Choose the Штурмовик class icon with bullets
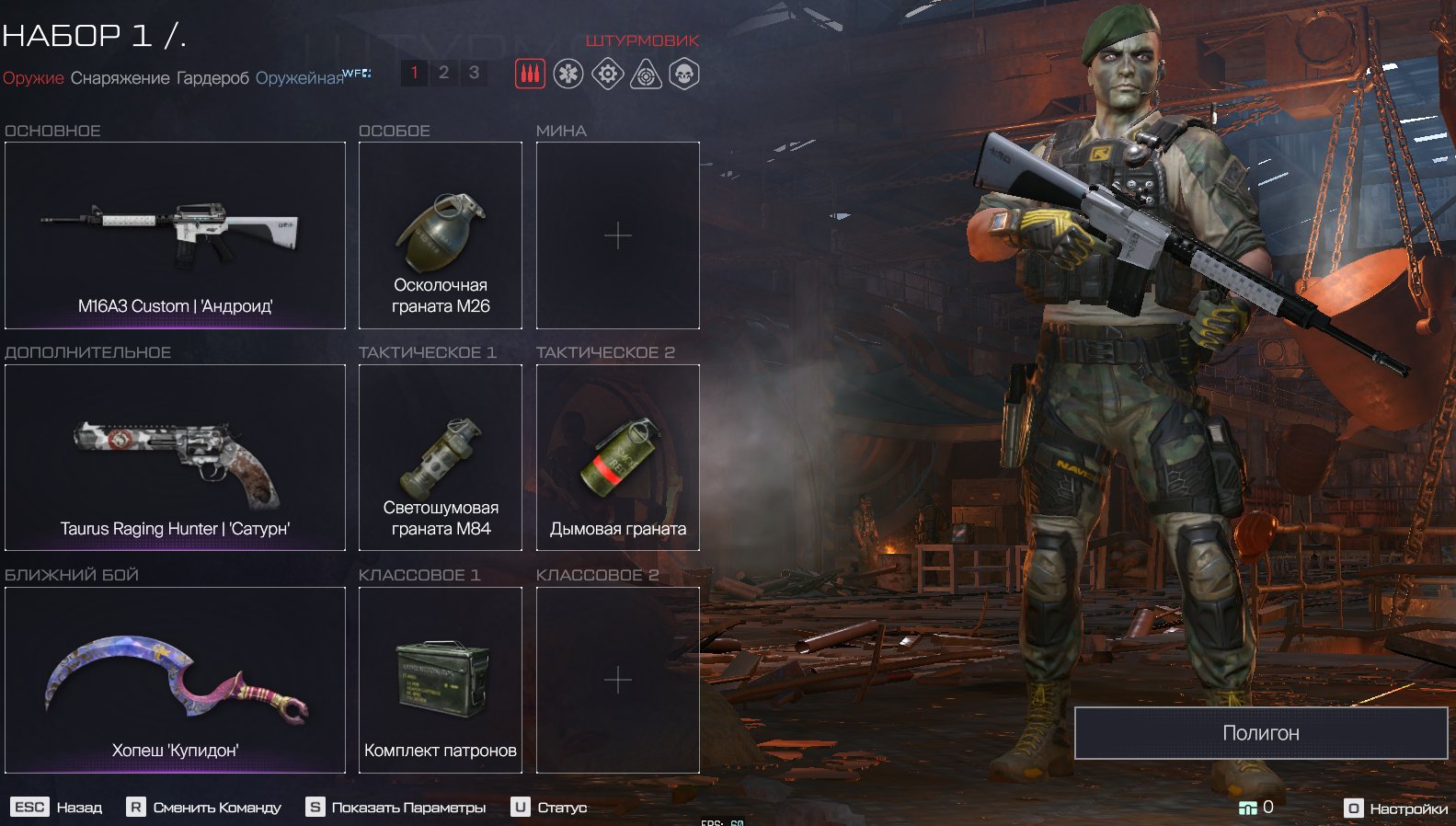Screen dimensions: 1456x826 click(530, 74)
